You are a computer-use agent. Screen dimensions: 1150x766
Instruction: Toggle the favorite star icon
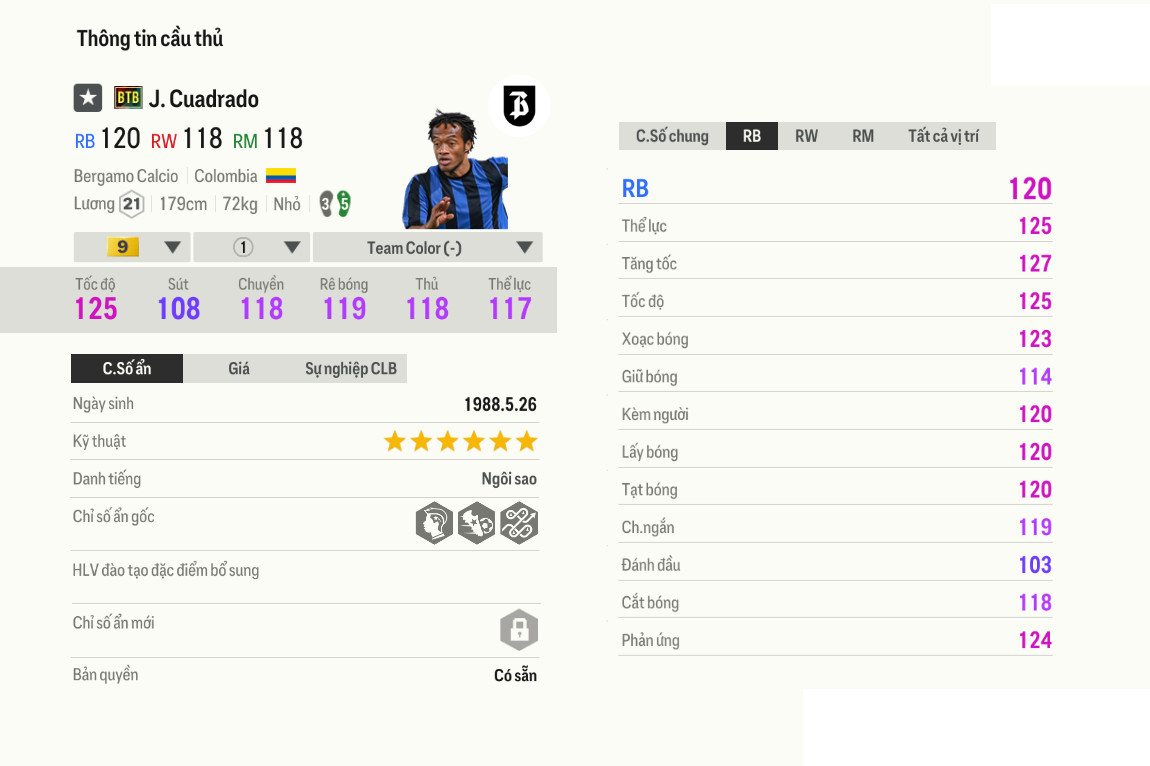click(88, 98)
